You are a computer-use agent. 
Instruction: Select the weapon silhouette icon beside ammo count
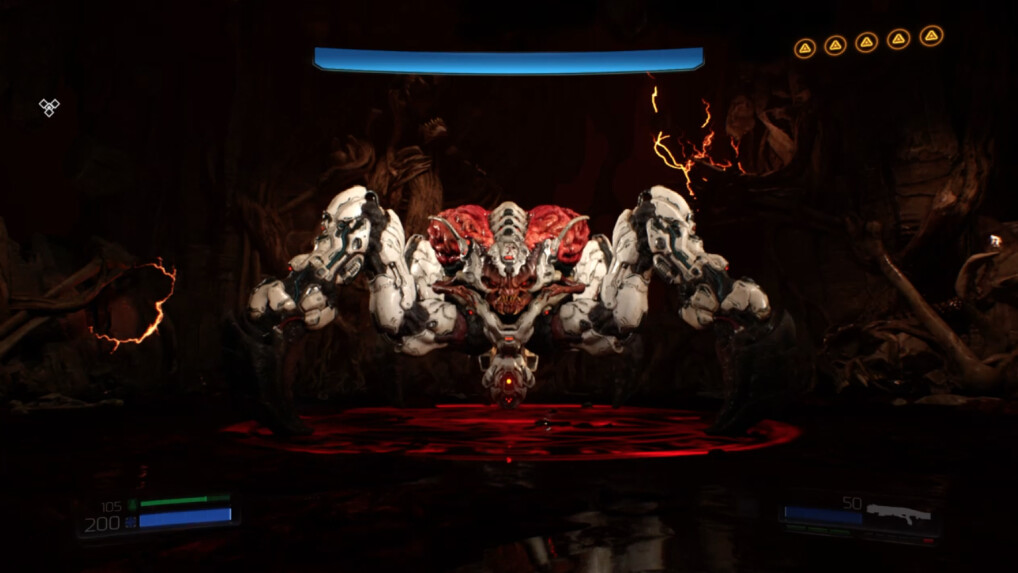899,514
